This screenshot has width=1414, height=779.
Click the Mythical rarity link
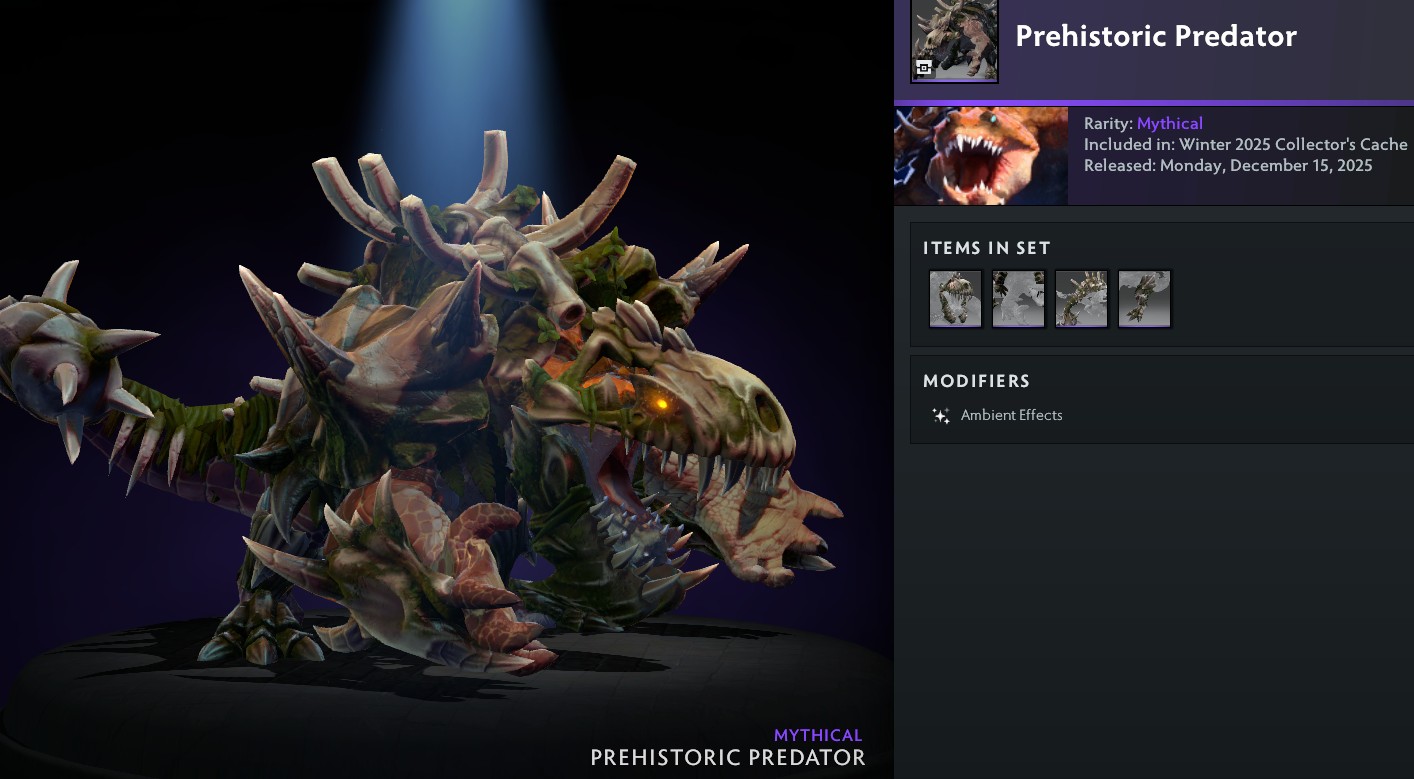pos(1169,124)
